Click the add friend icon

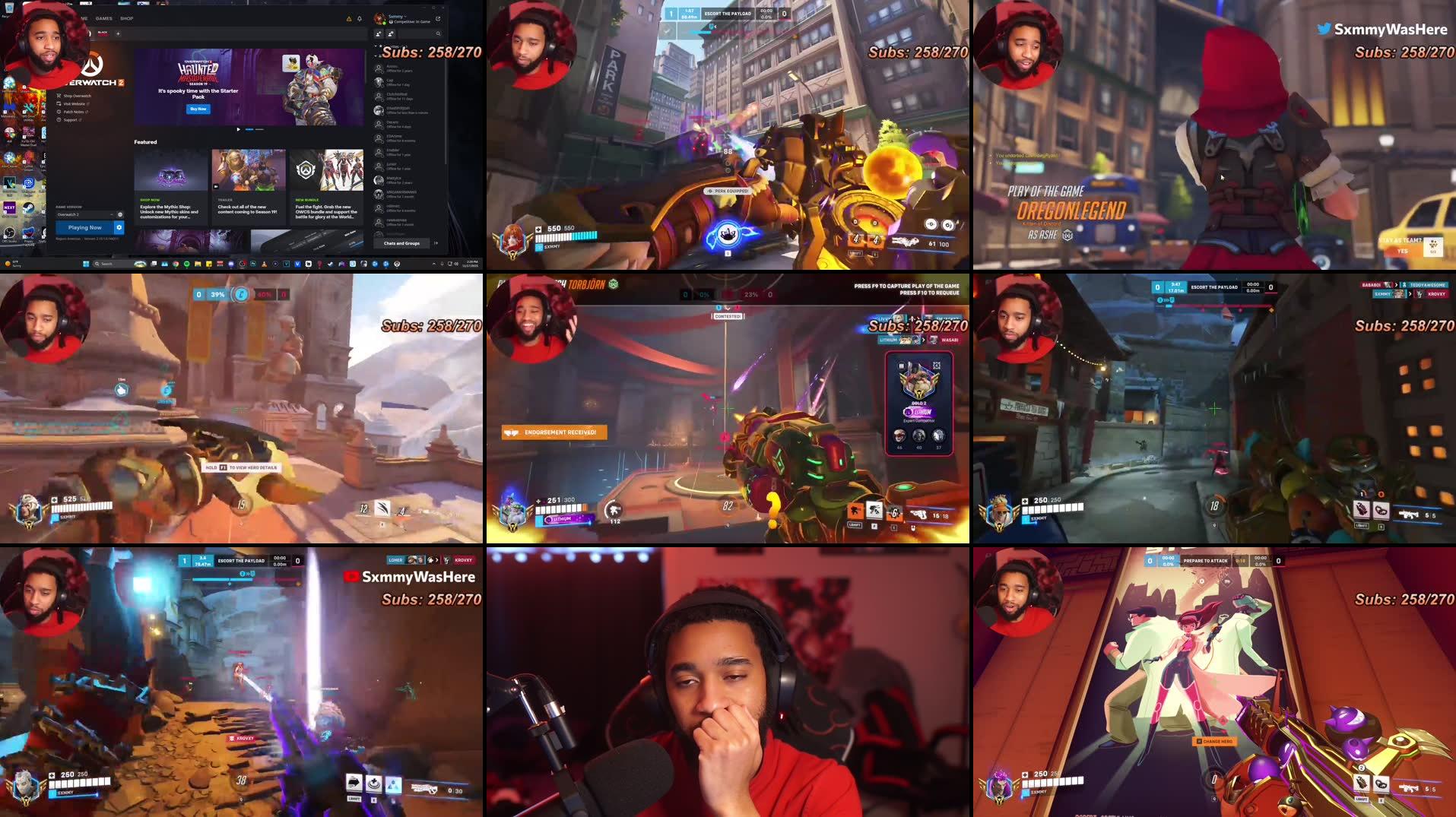coord(379,34)
